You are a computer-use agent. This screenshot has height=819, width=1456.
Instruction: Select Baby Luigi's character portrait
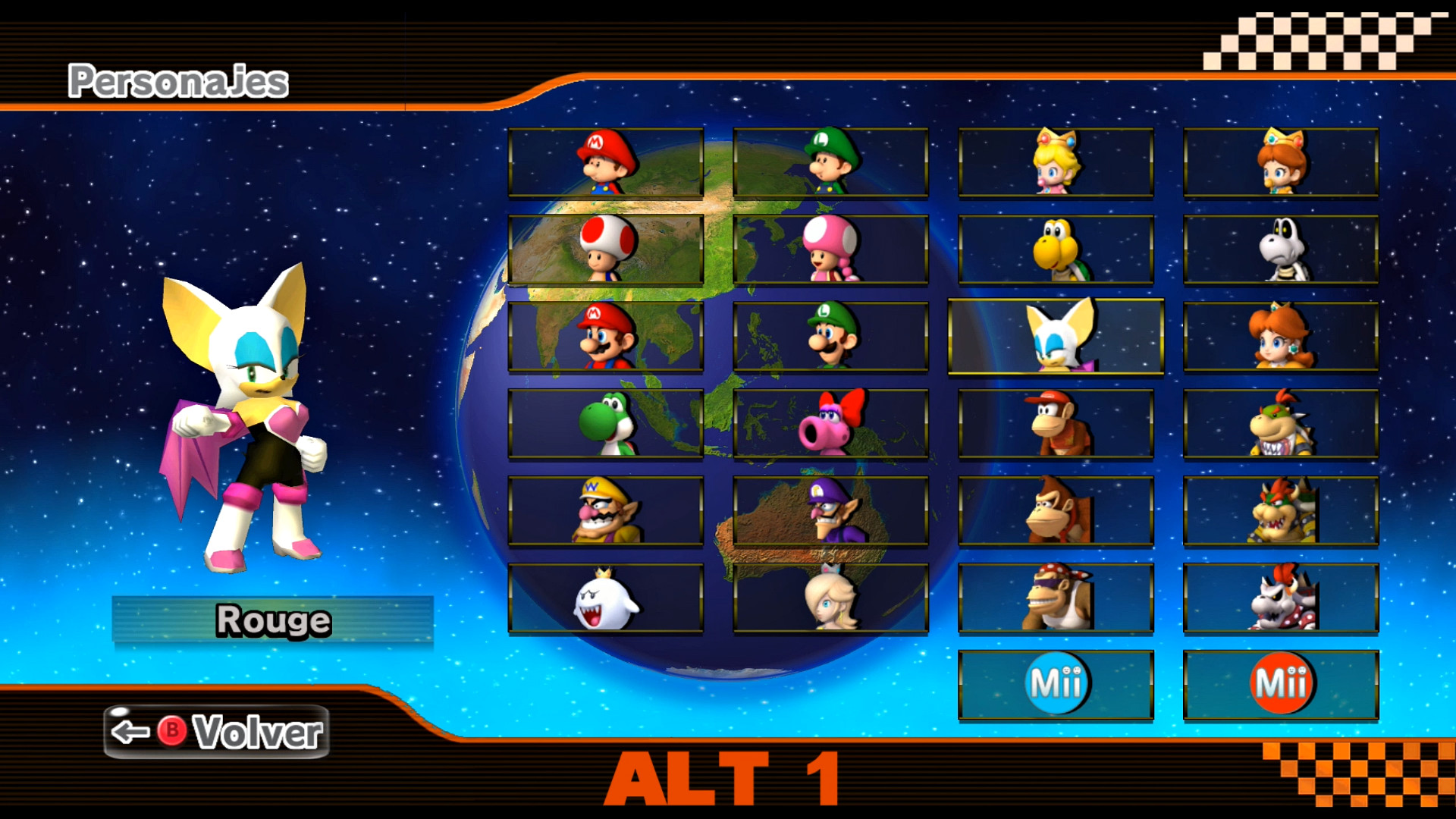point(830,163)
